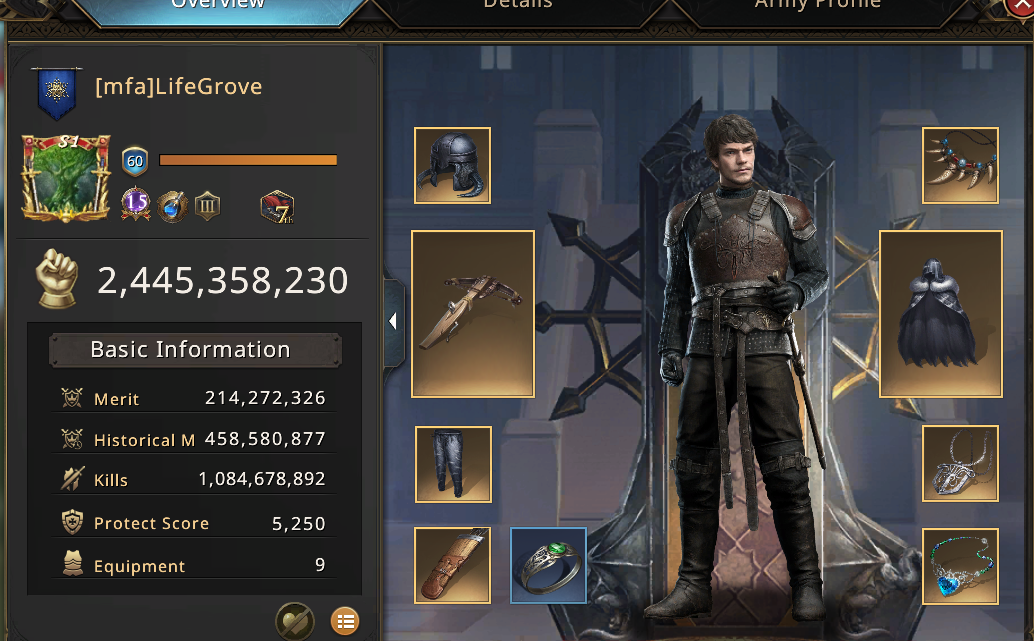
Task: Select the crossbow weapon slot
Action: pyautogui.click(x=473, y=314)
